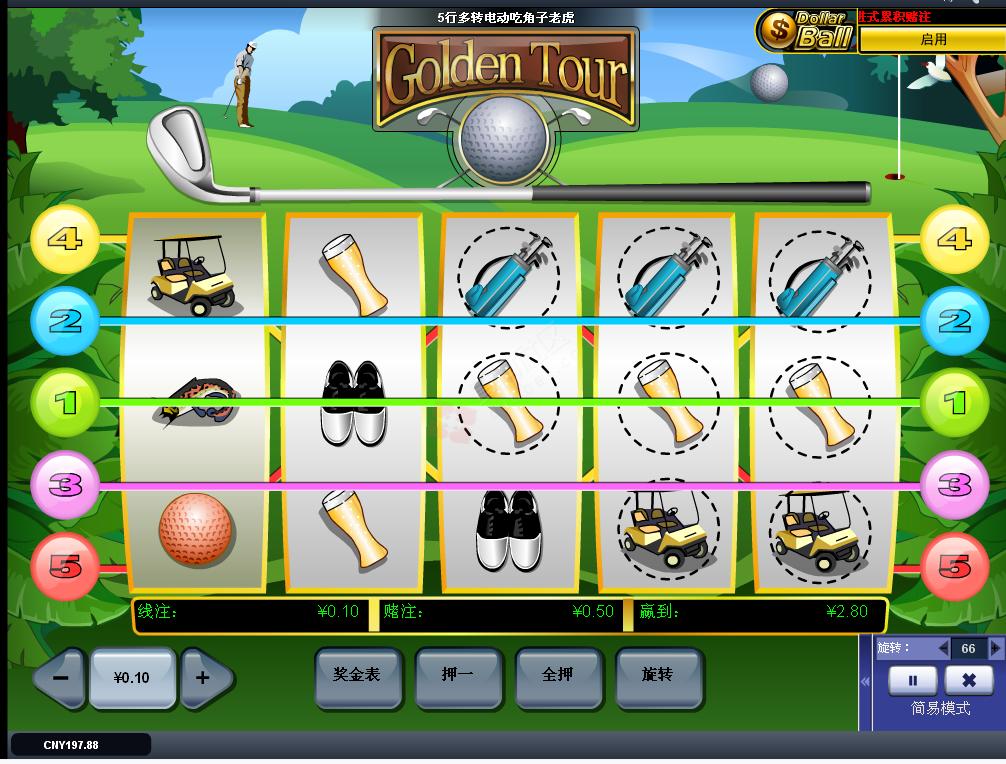1006x764 pixels.
Task: Increase the auto spin count
Action: pyautogui.click(x=995, y=649)
